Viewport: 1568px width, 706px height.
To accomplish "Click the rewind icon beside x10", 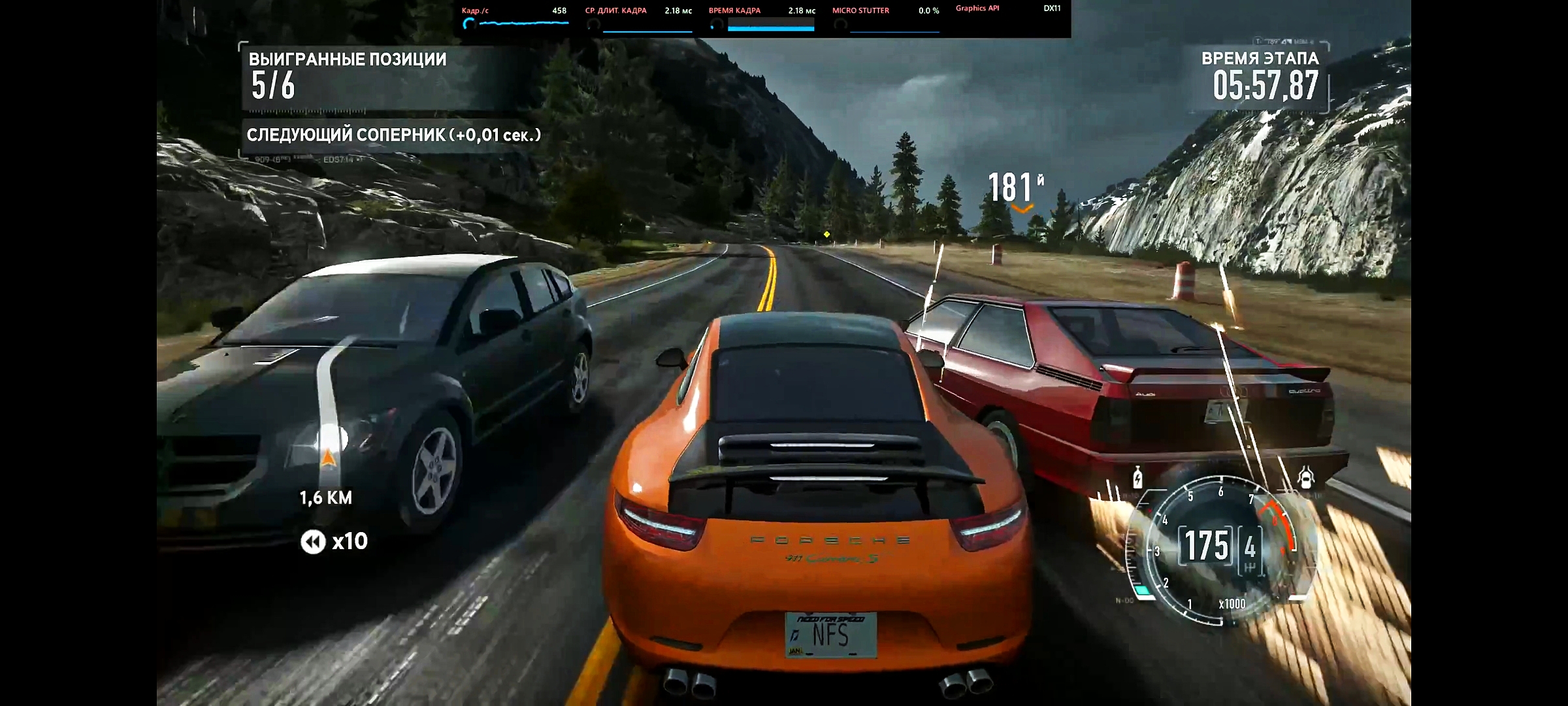I will pyautogui.click(x=313, y=542).
